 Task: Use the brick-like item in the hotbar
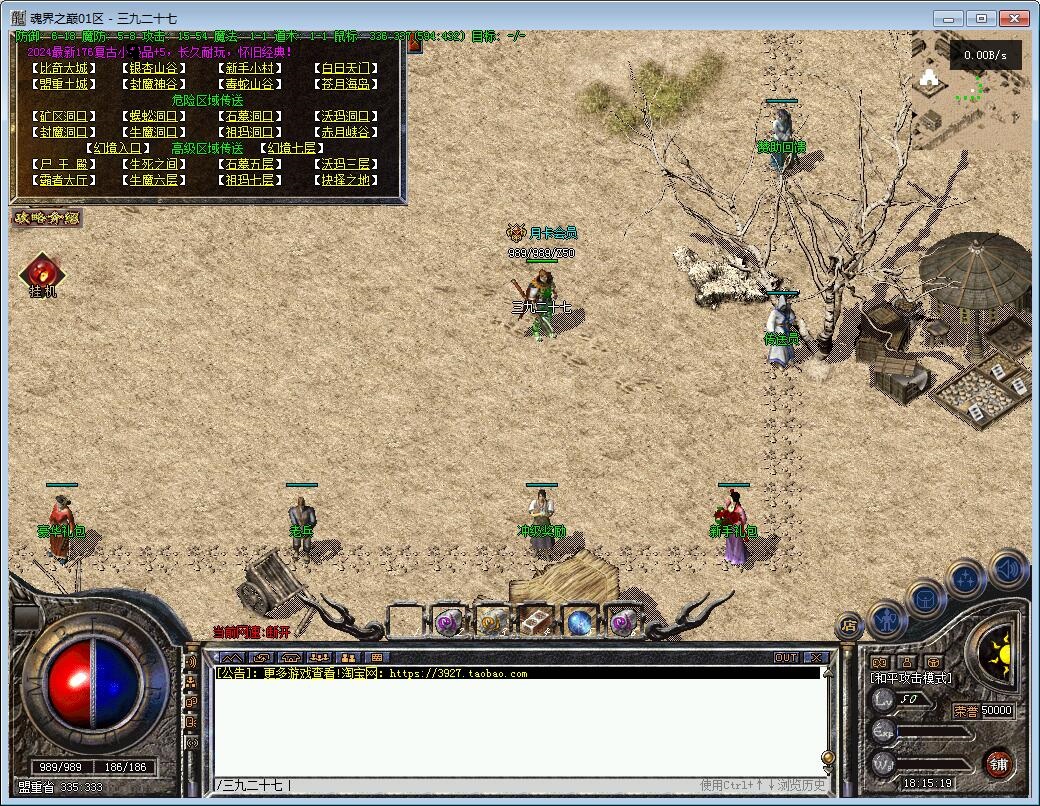point(536,622)
